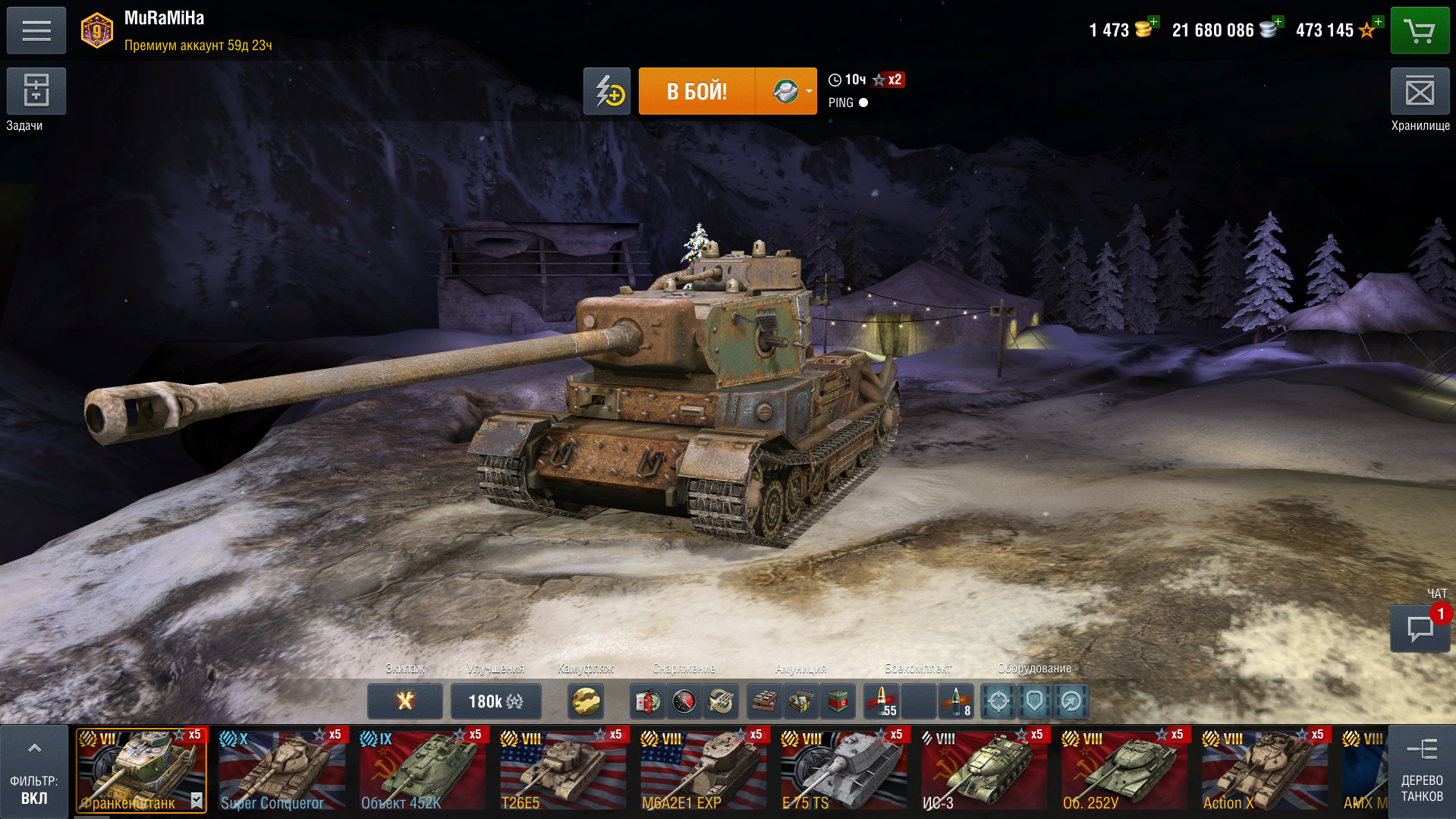Pick the ИС-3 tank
The image size is (1456, 819).
point(983,770)
